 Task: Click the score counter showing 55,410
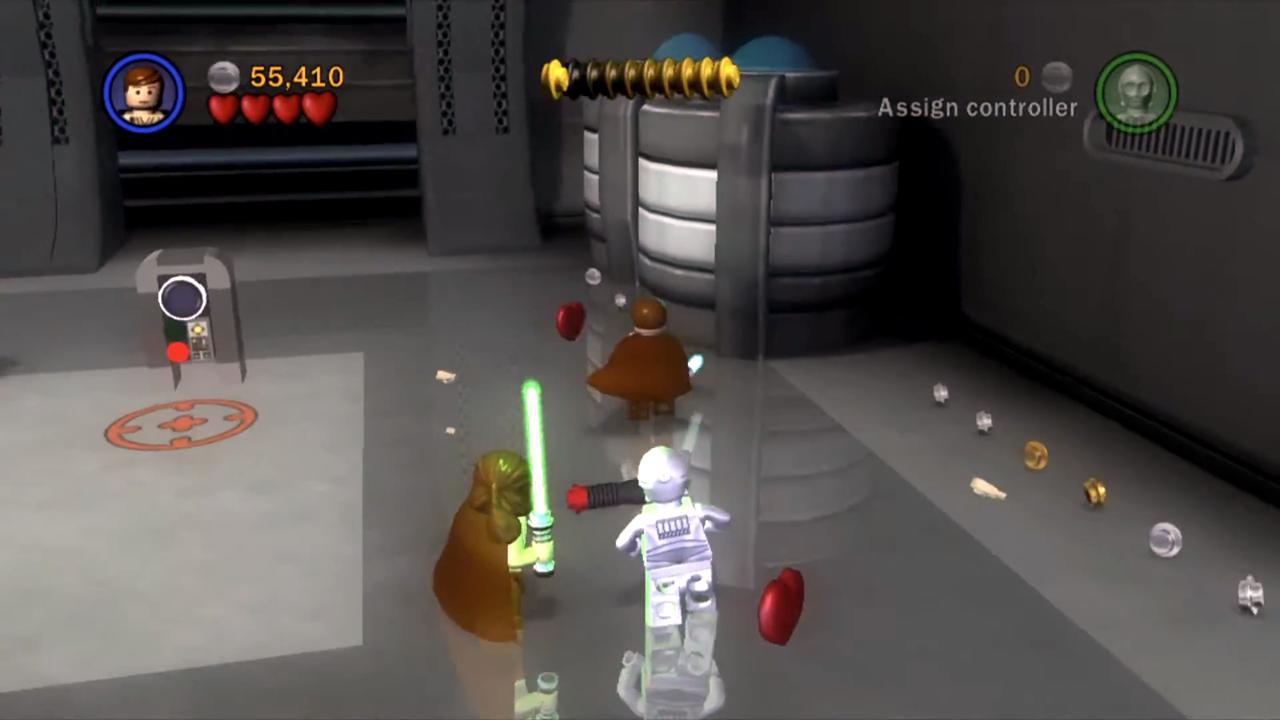295,77
